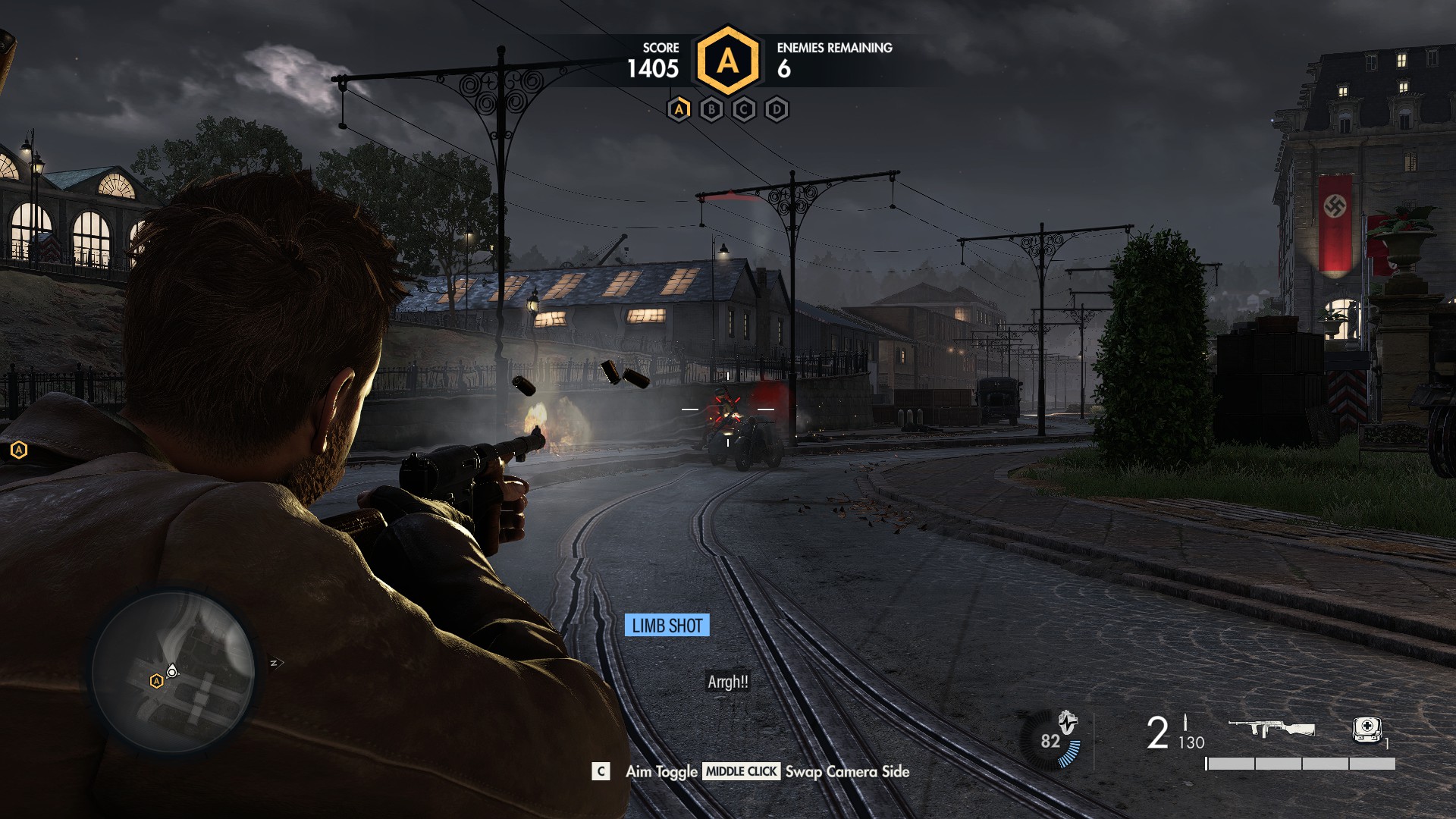The image size is (1456, 819).
Task: Choose the small hexagon D zone indicator
Action: 777,110
